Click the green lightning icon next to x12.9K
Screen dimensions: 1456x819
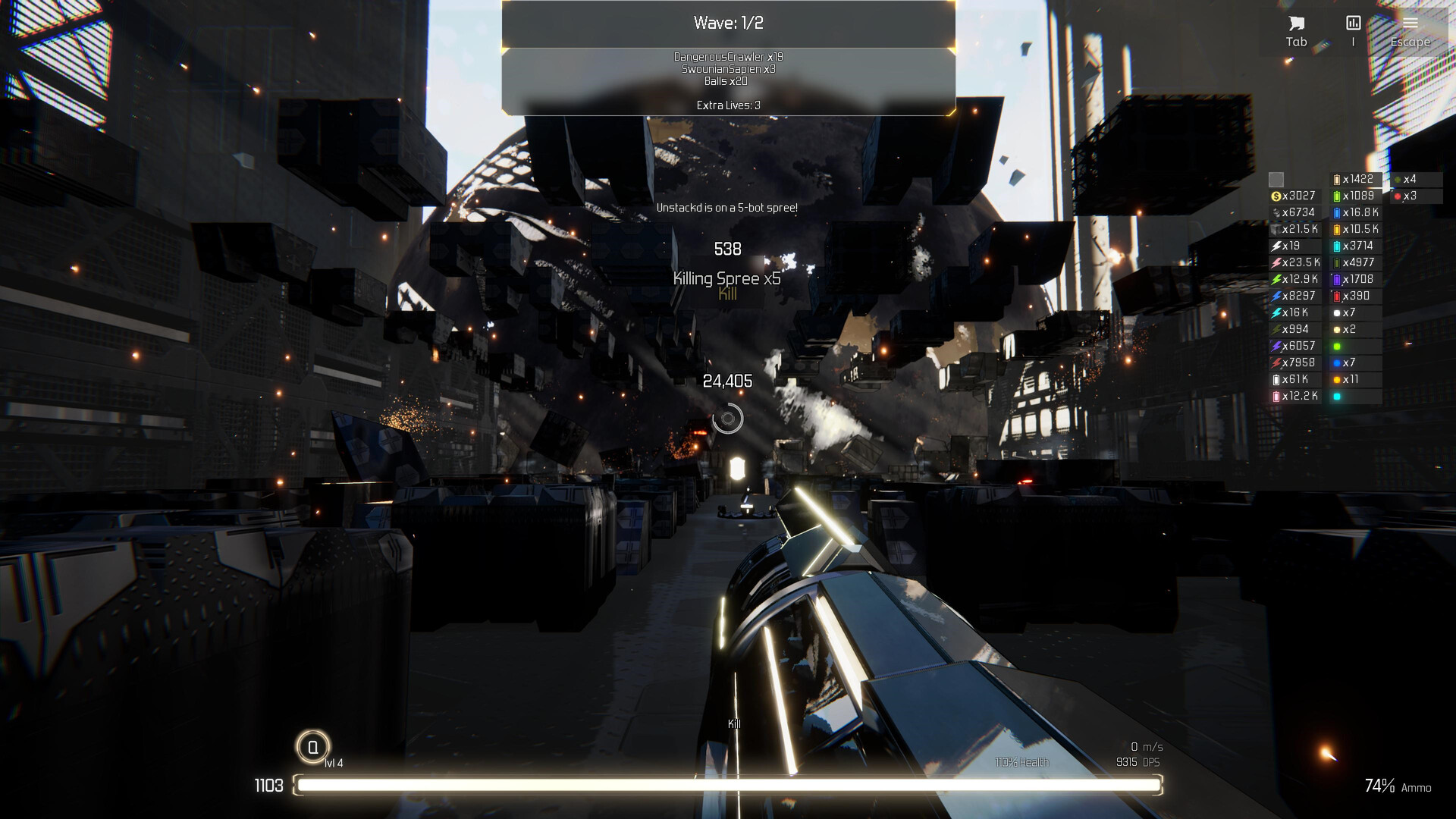(x=1276, y=278)
